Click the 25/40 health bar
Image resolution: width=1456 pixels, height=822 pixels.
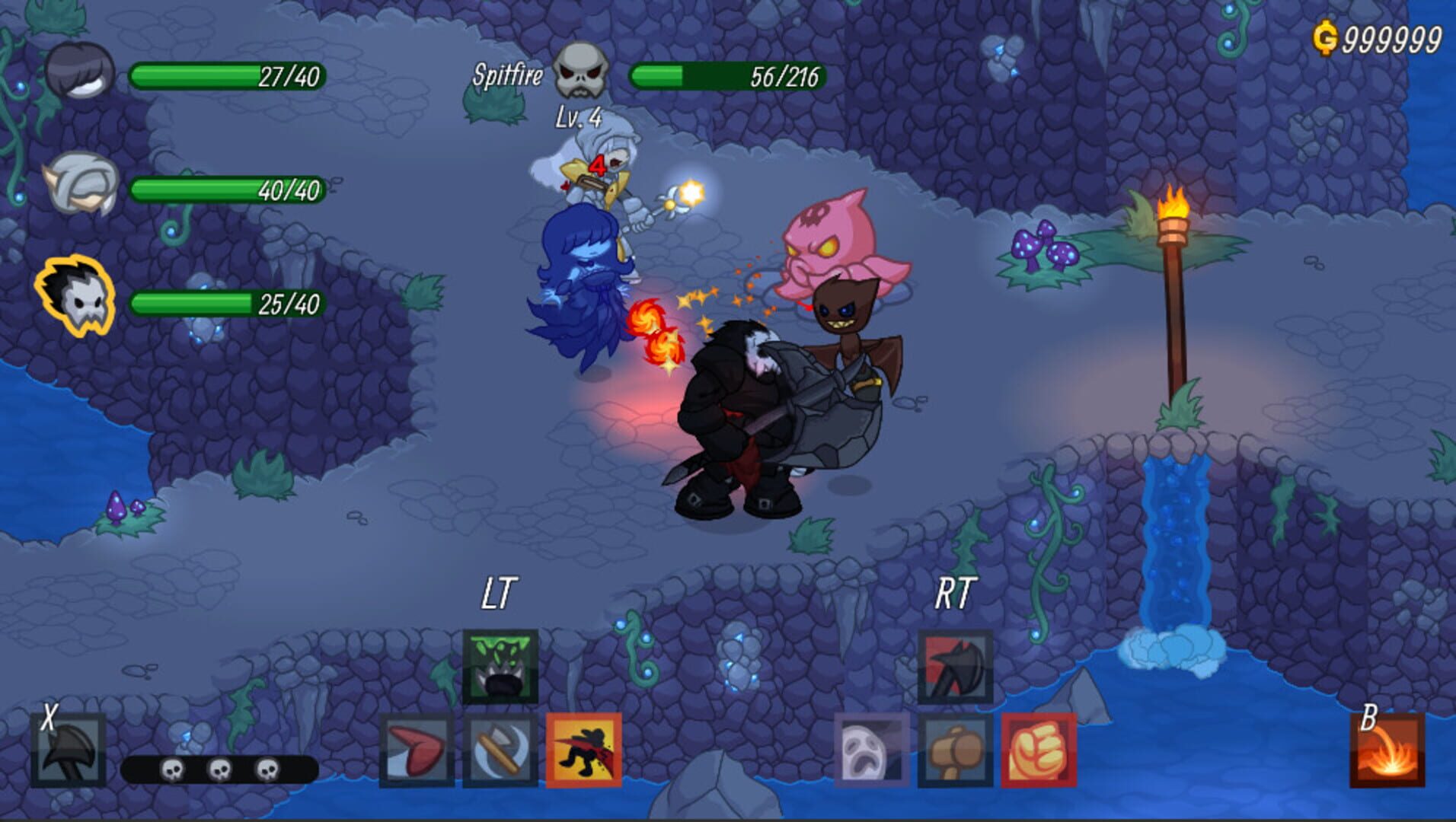(x=225, y=304)
